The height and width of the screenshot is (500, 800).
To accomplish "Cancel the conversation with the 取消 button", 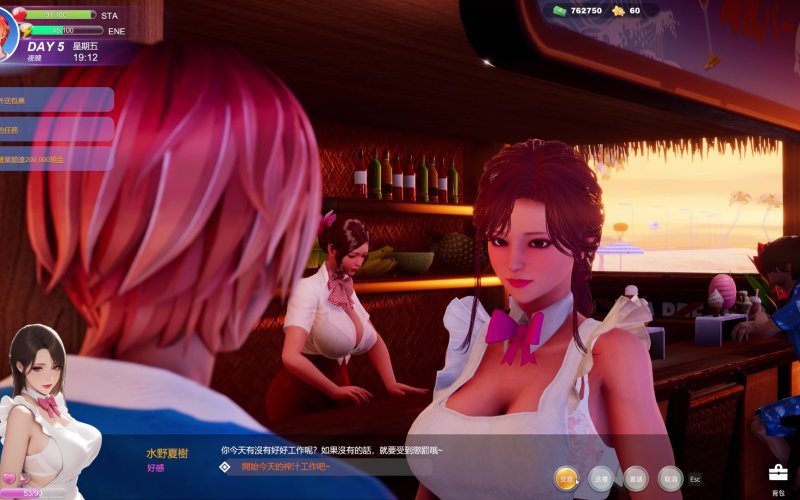I will click(670, 479).
